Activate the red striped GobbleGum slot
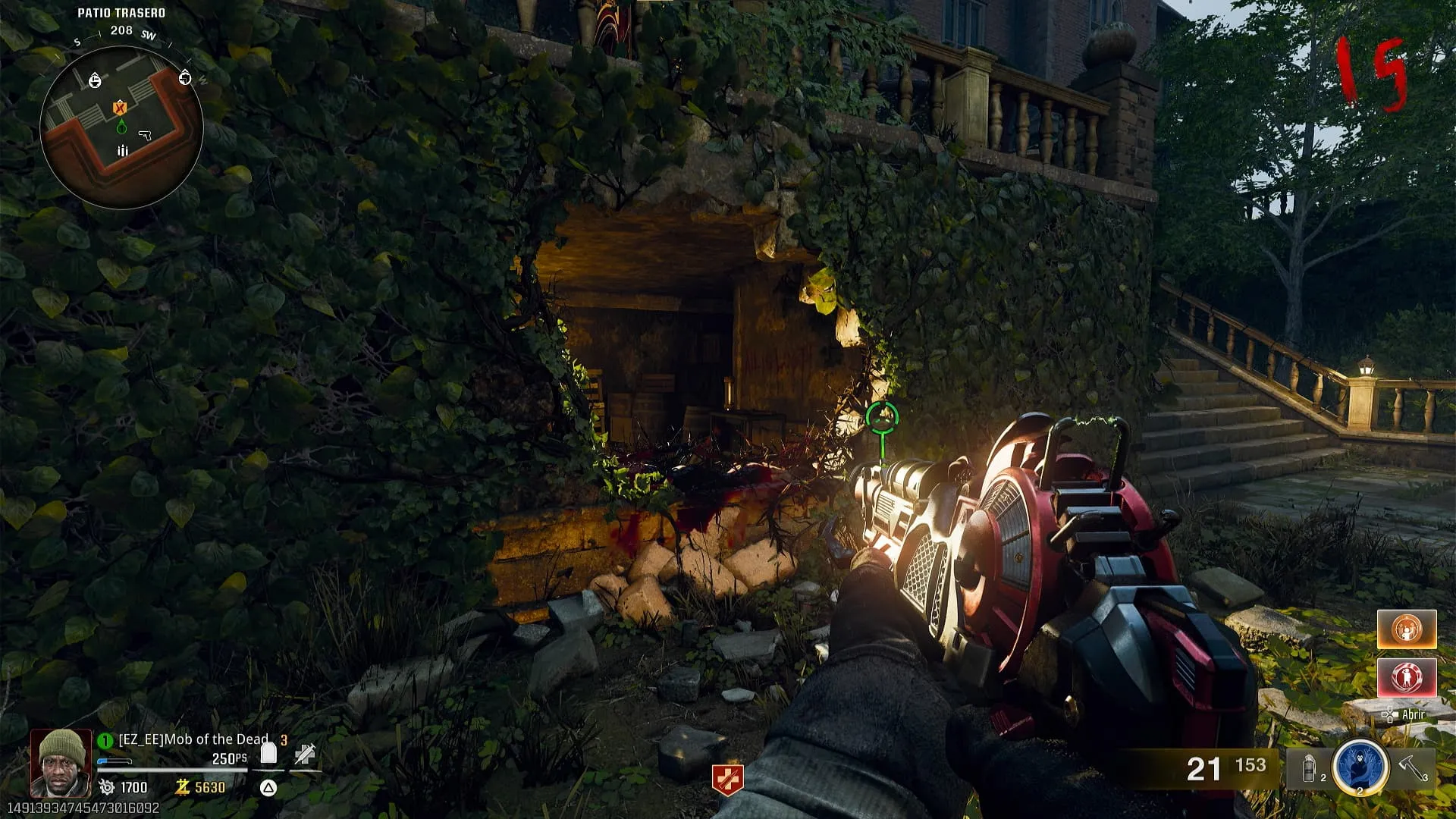Viewport: 1456px width, 819px height. [1407, 677]
